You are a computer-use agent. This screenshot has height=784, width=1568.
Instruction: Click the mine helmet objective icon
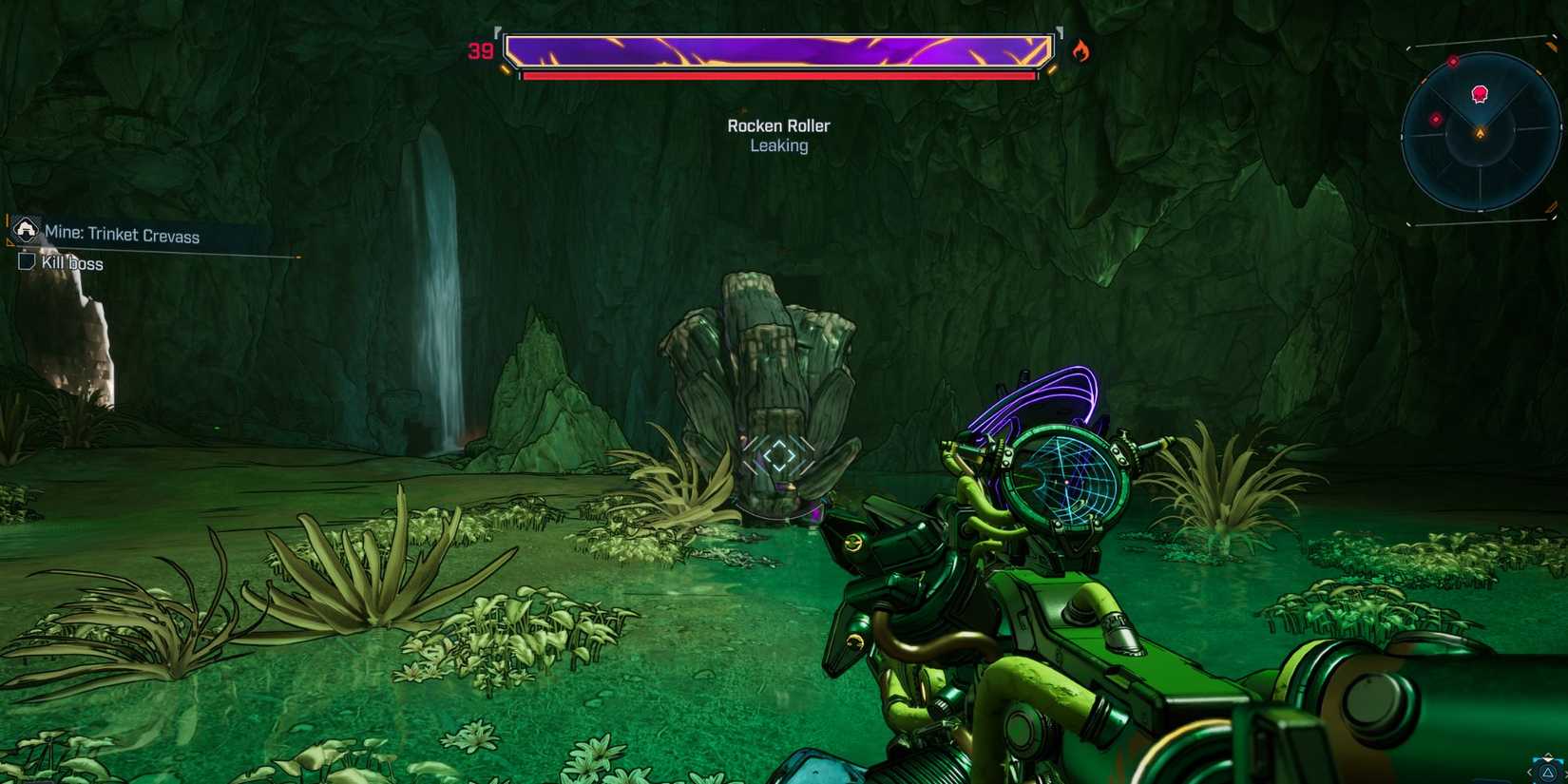click(x=25, y=230)
